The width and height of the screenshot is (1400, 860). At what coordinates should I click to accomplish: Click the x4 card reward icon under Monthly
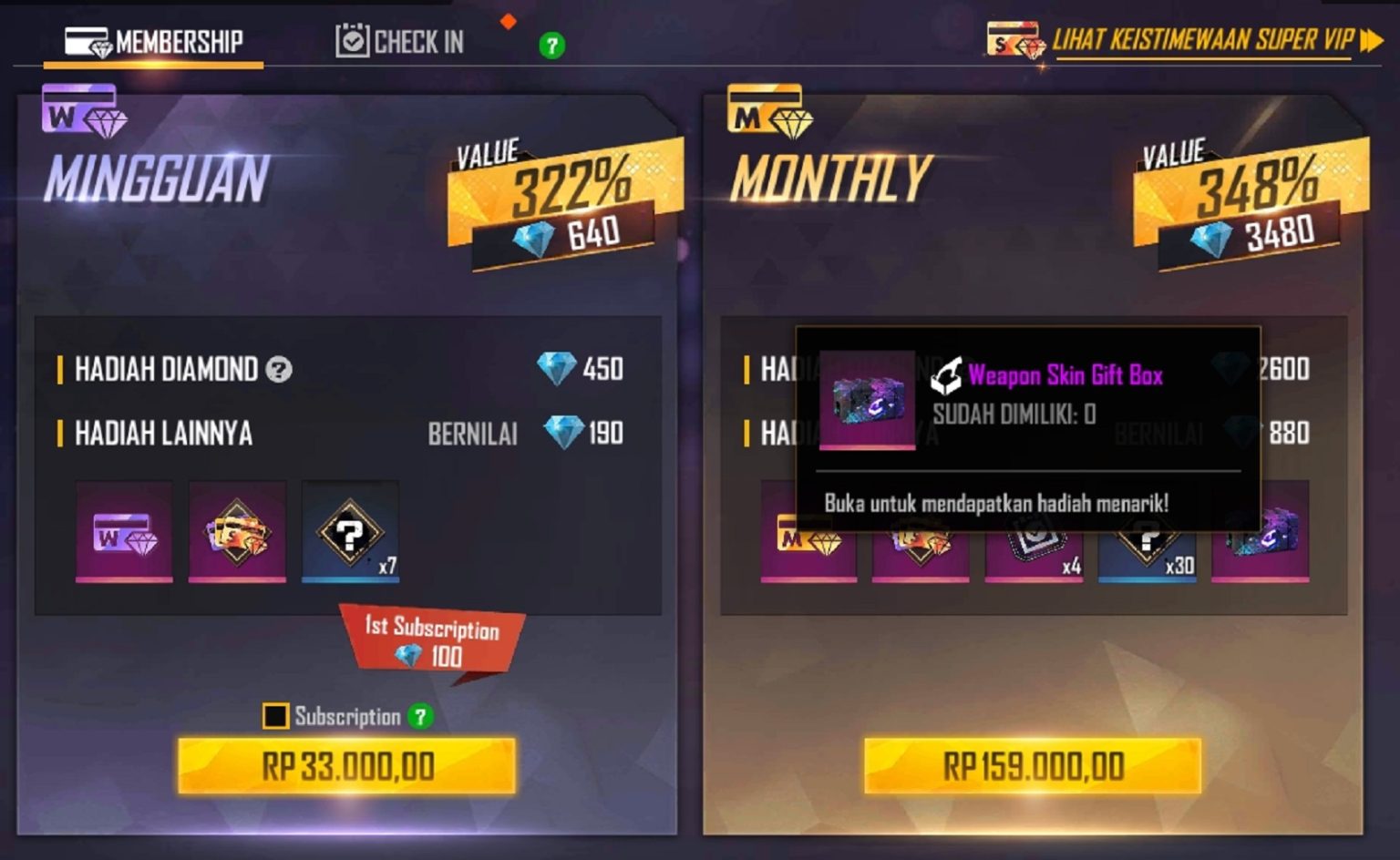1033,547
